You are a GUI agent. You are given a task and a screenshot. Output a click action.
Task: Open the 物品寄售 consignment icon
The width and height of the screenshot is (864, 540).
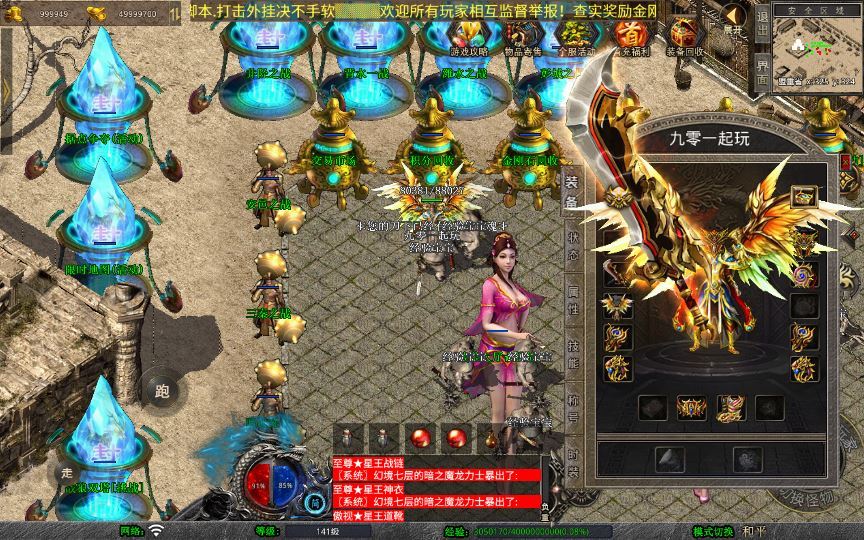(x=521, y=36)
